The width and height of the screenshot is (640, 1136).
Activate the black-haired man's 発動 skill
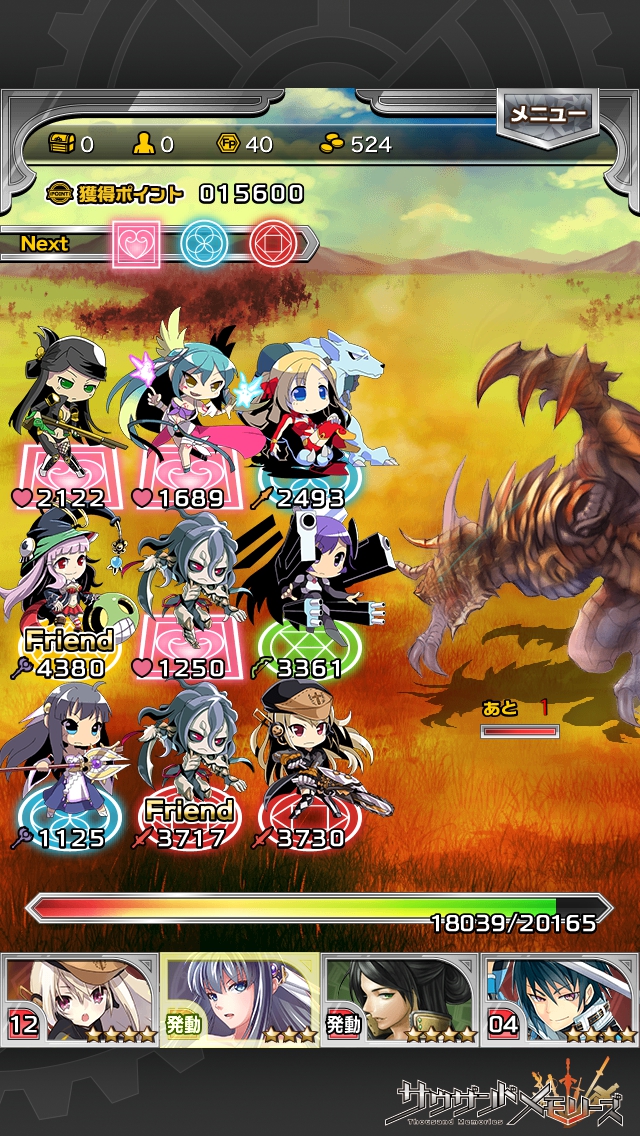point(400,1000)
